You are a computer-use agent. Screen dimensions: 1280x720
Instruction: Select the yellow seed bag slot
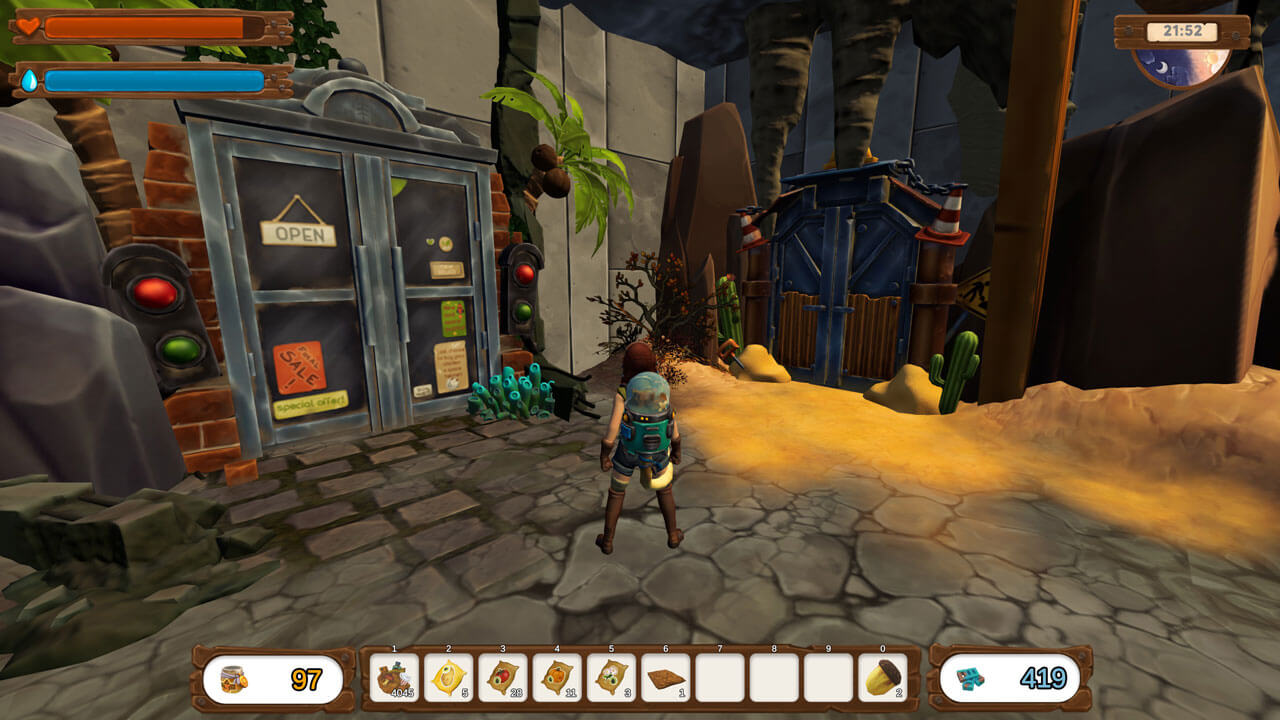click(x=449, y=678)
